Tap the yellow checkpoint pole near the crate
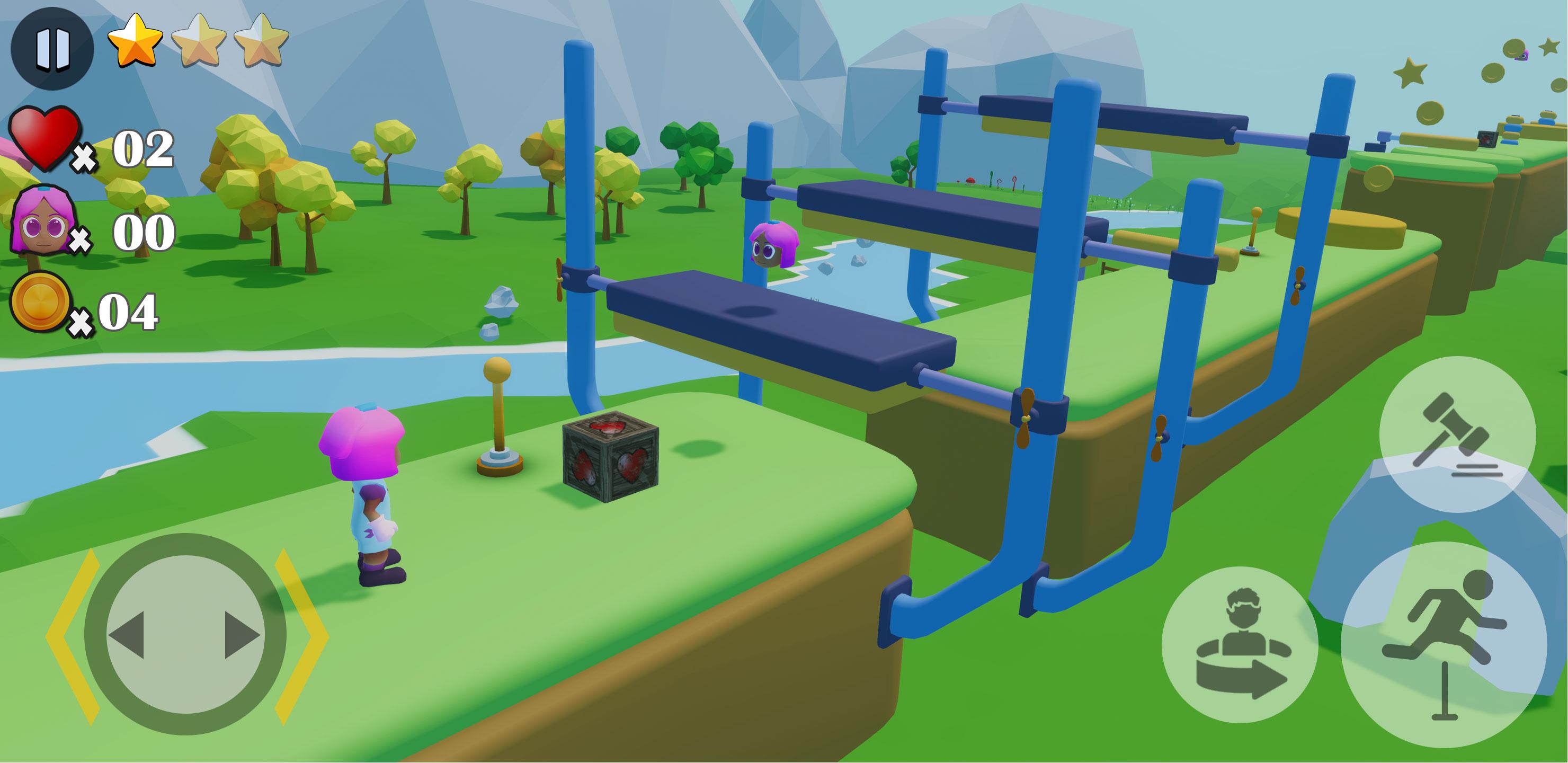The width and height of the screenshot is (1568, 763). pos(496,420)
